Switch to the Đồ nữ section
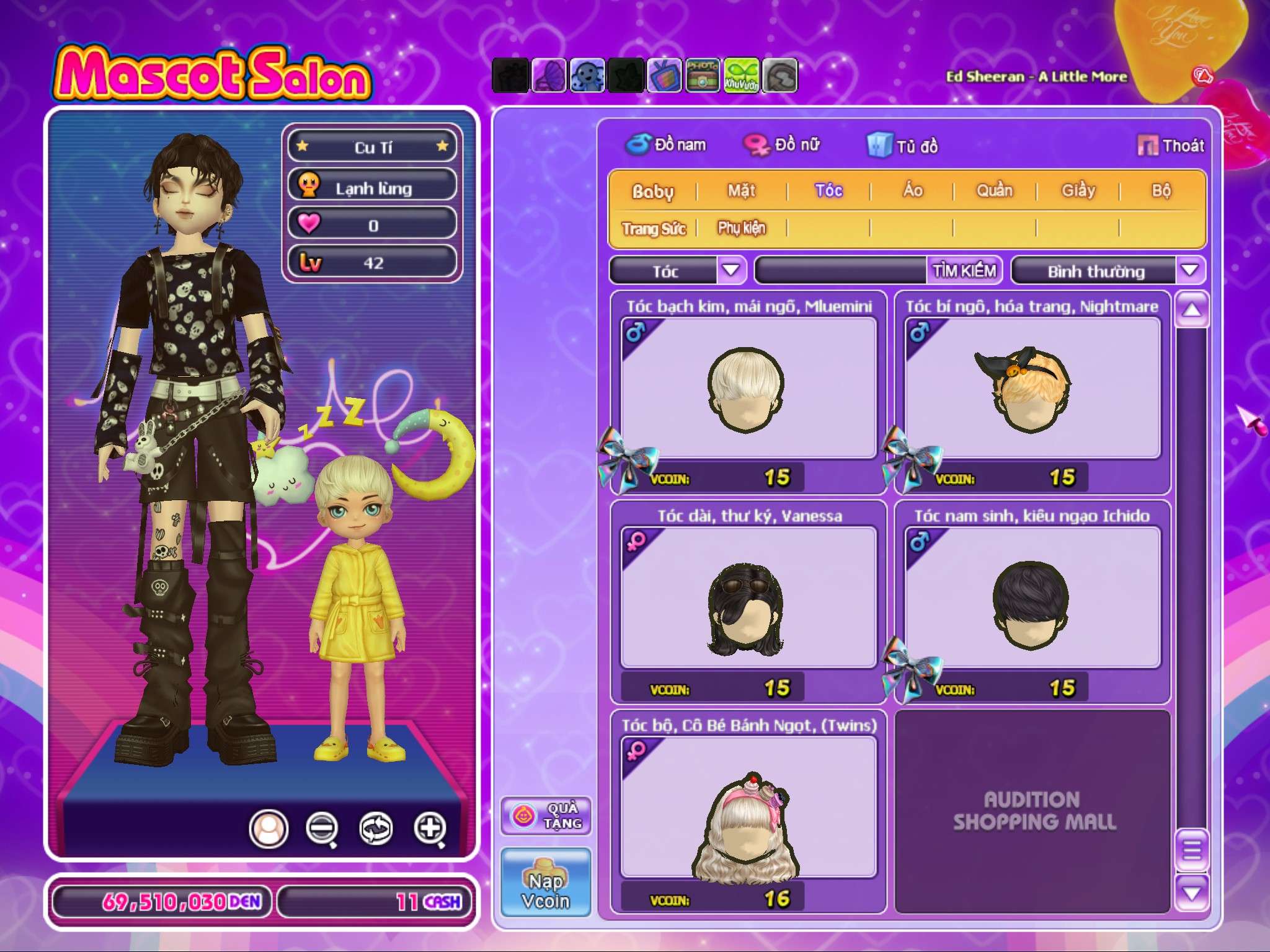The image size is (1270, 952). [x=783, y=145]
